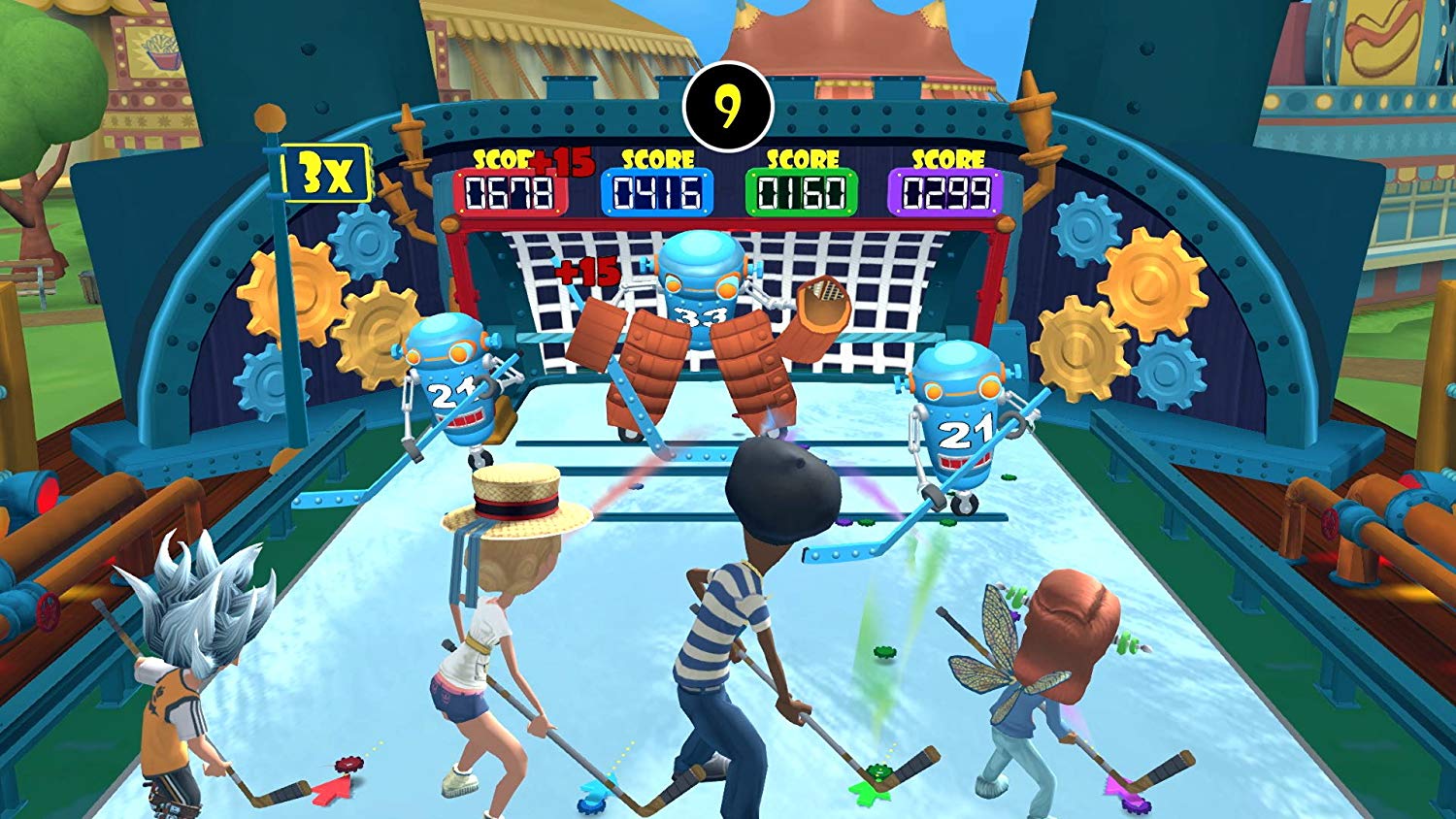
Task: Select the blue 0416 score display
Action: [x=657, y=187]
